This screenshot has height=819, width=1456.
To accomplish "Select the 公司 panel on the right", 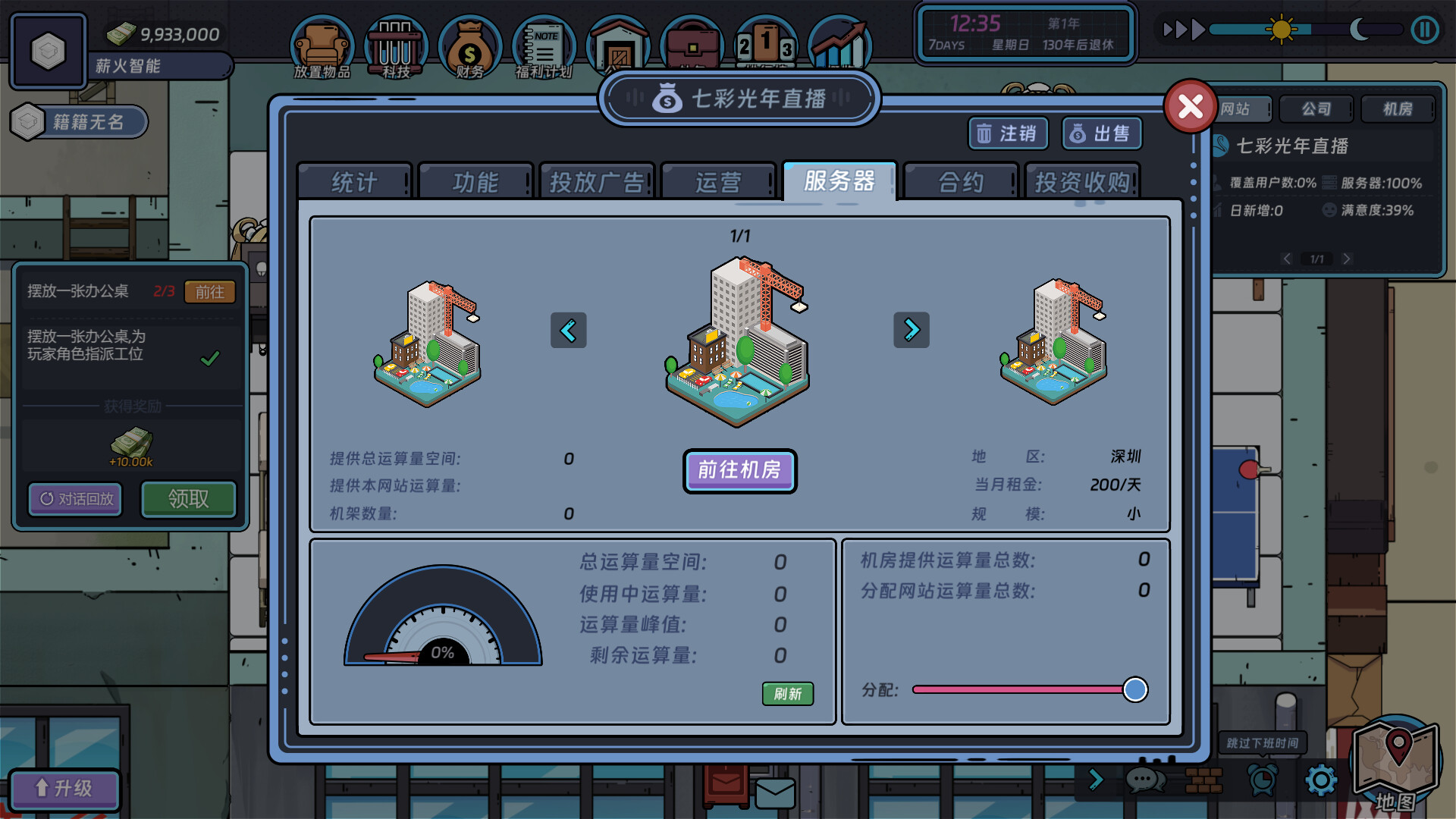I will [x=1316, y=109].
